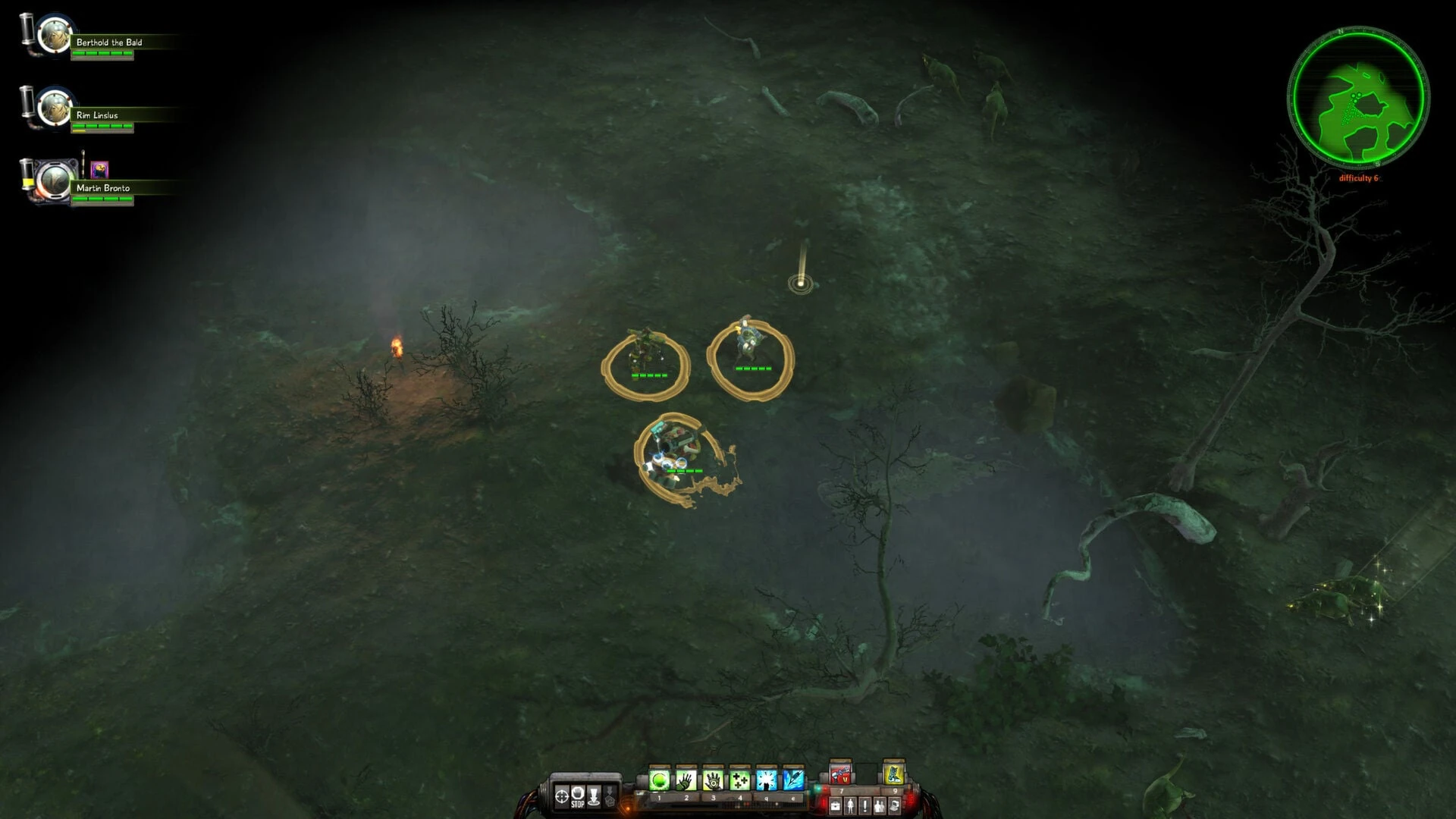This screenshot has height=819, width=1456.
Task: Use the green orb ability
Action: 659,780
